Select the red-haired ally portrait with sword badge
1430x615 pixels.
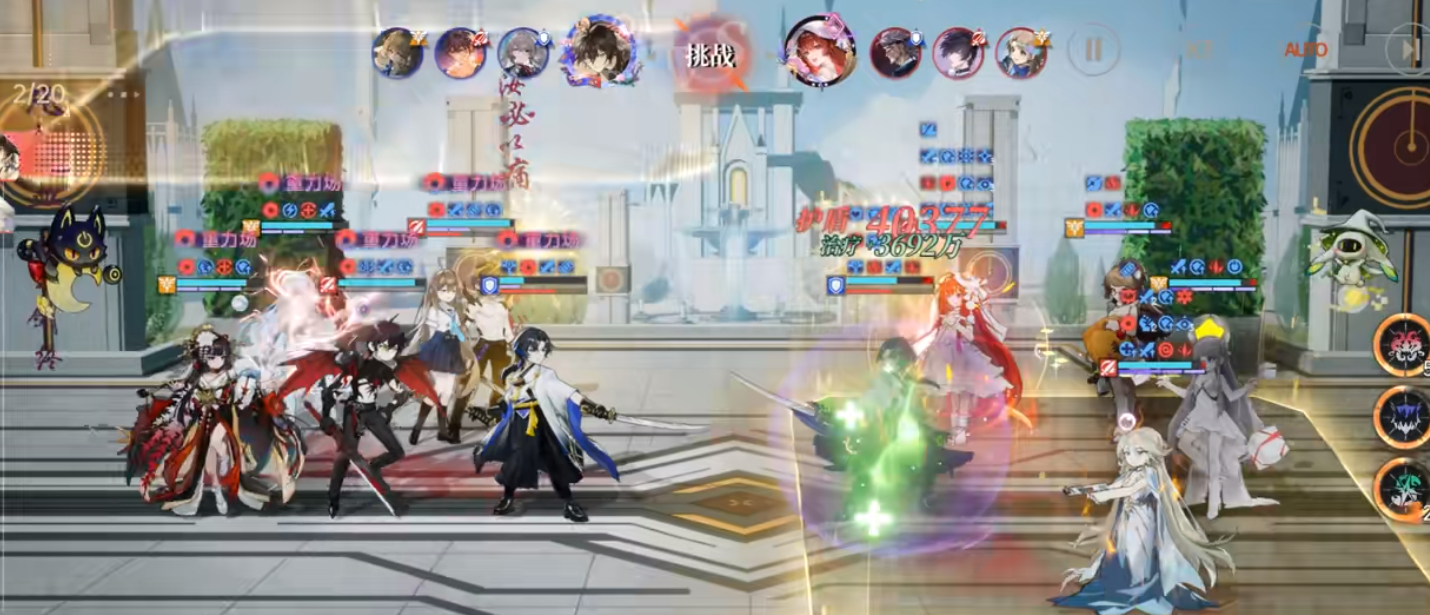(x=460, y=52)
